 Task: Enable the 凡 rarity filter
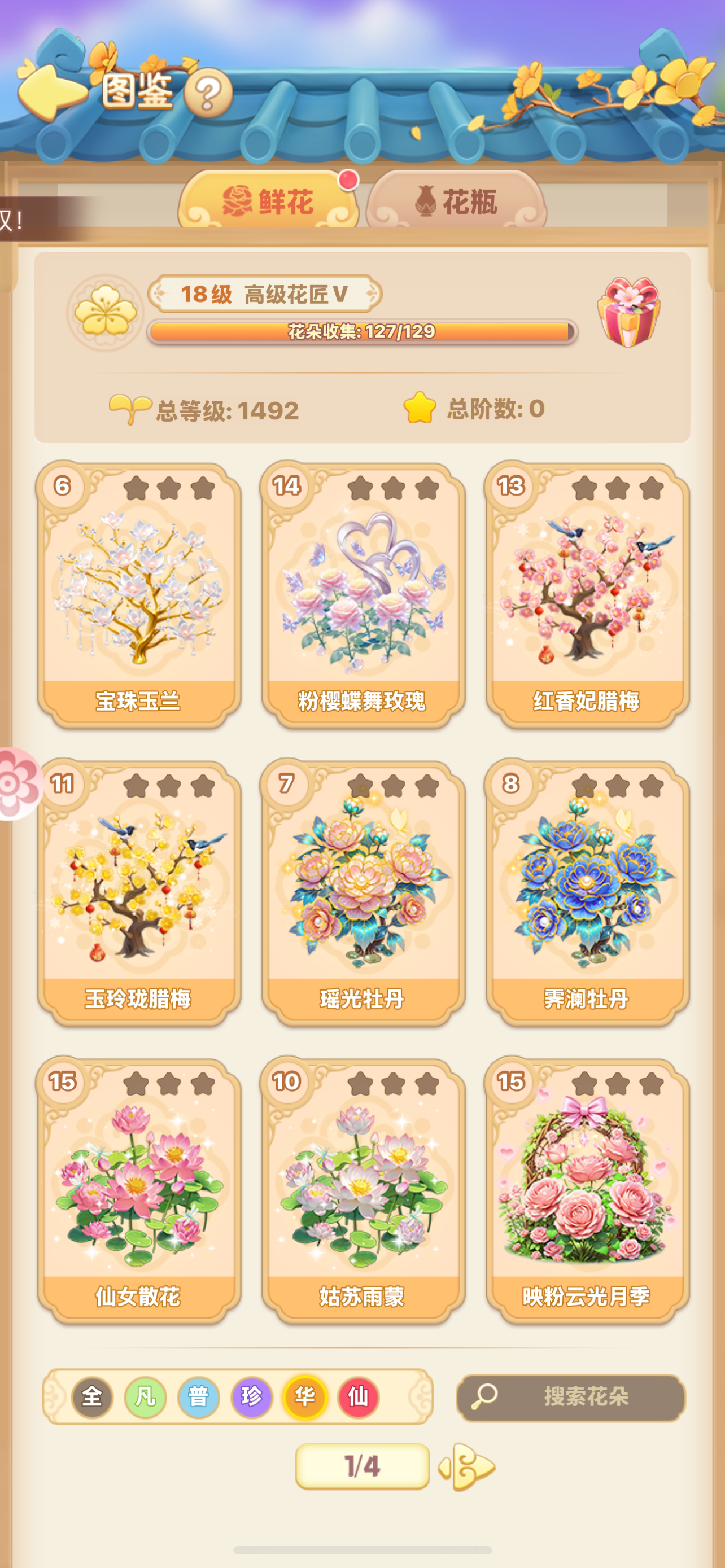pyautogui.click(x=145, y=1398)
